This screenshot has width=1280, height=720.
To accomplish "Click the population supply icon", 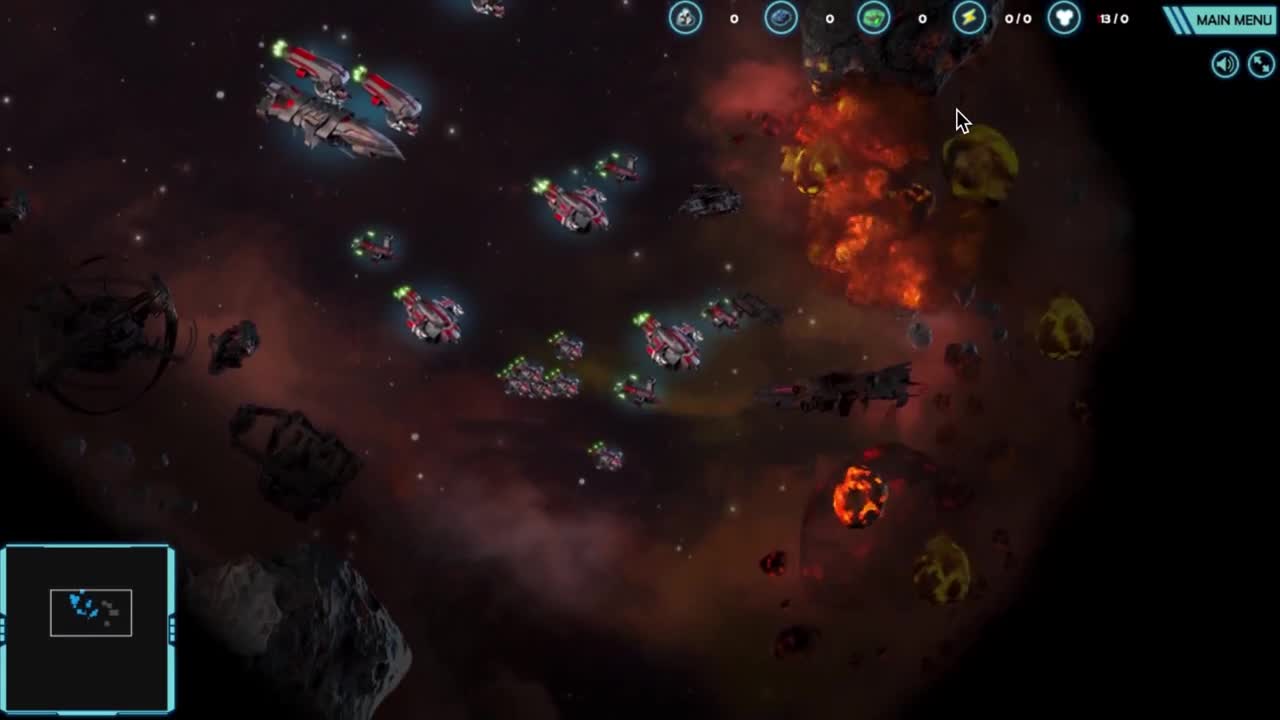I will point(1064,18).
